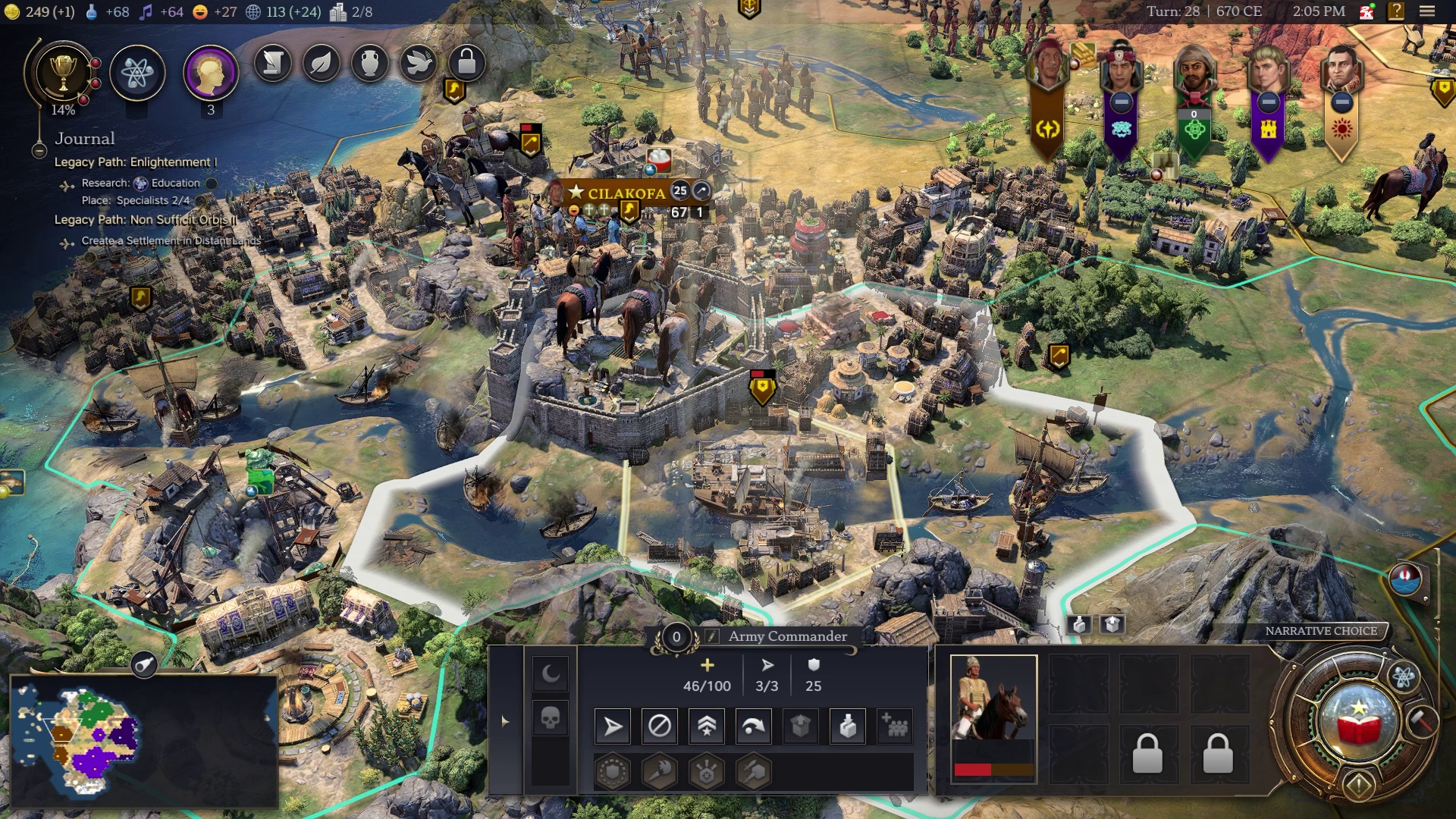1456x819 pixels.
Task: Choose the Skip Turn circle-slash action
Action: pyautogui.click(x=660, y=726)
